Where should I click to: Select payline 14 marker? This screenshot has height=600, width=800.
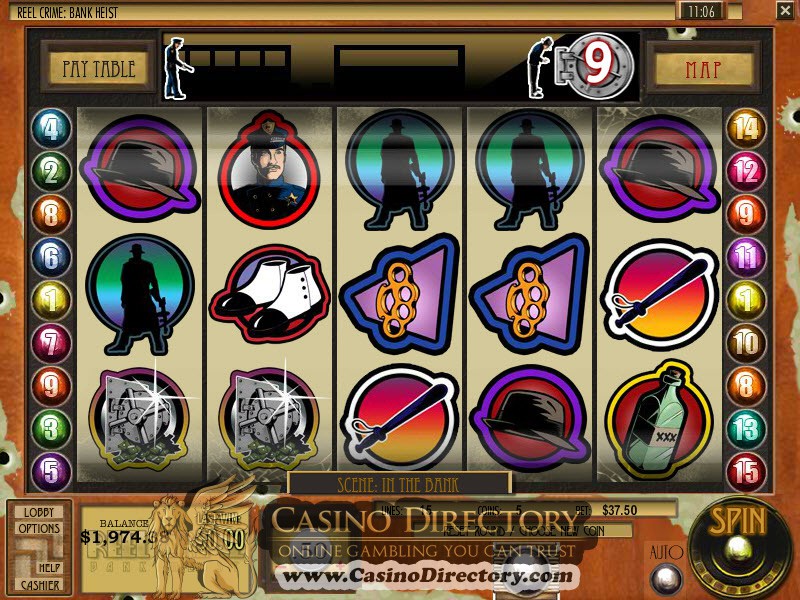[x=744, y=129]
